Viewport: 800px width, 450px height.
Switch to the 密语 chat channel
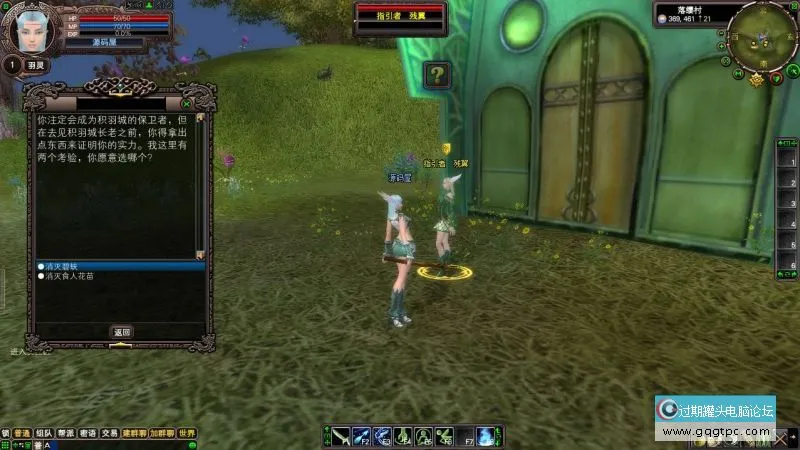coord(88,434)
